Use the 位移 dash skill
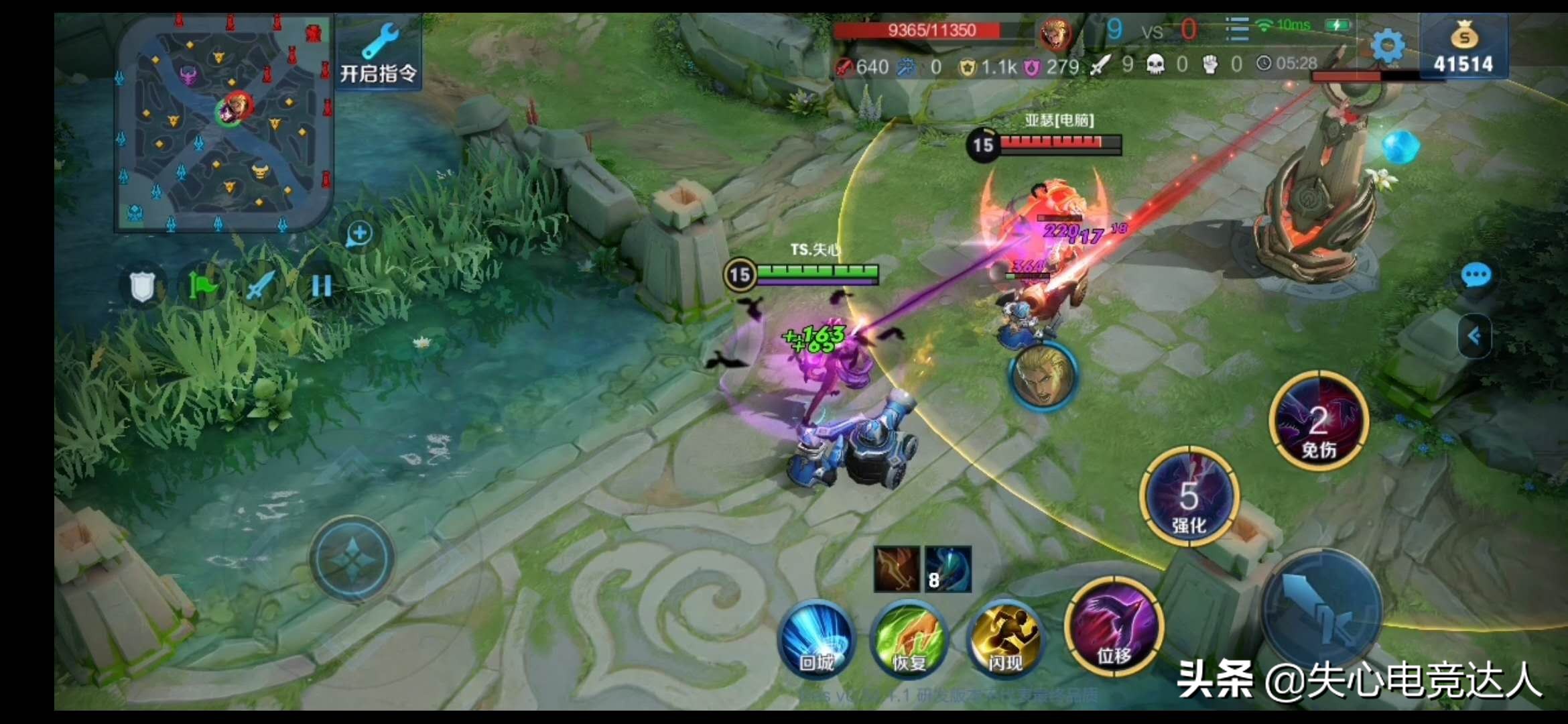The image size is (1568, 724). [1114, 627]
